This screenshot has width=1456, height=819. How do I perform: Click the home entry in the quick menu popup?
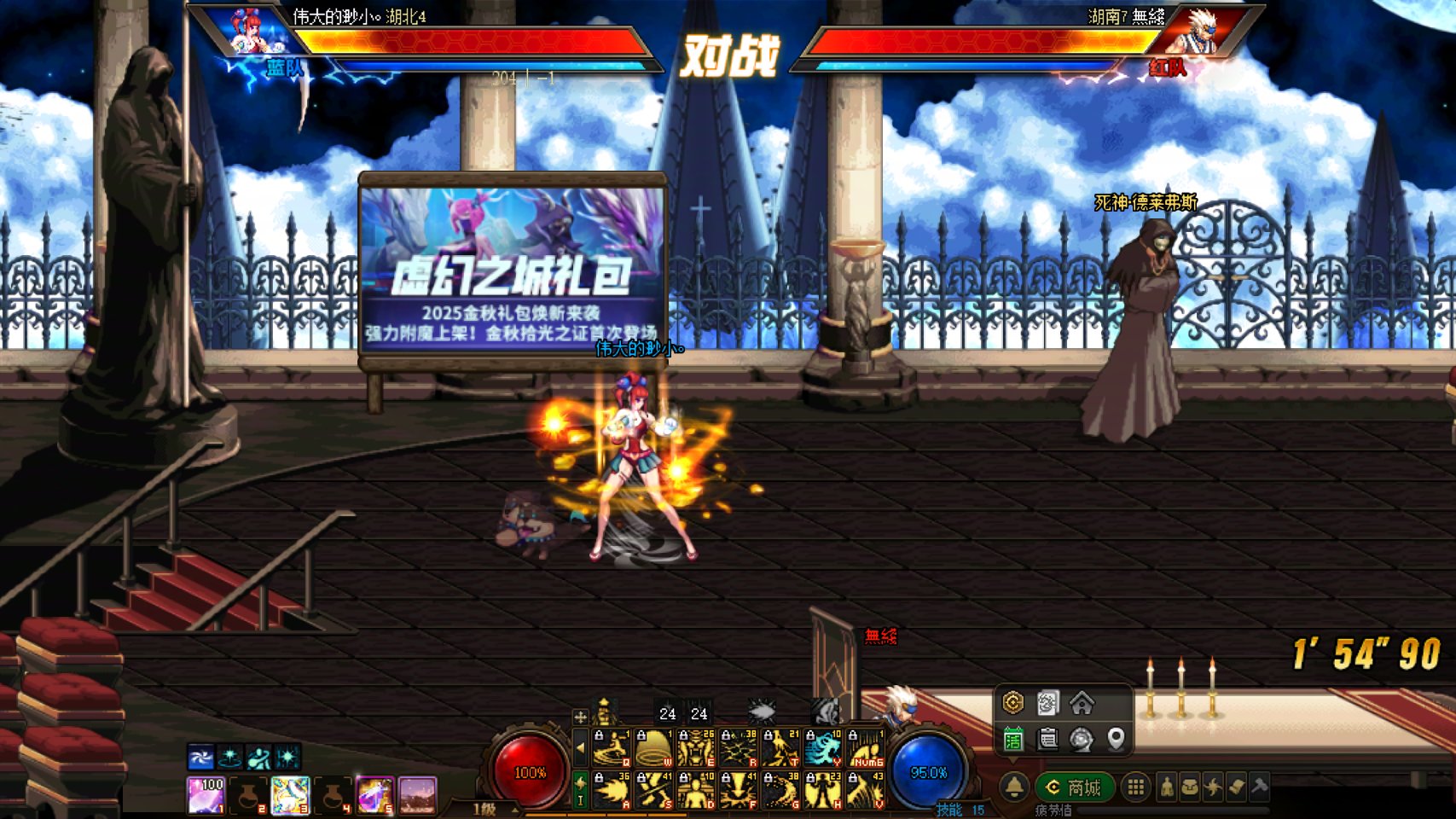point(1083,703)
